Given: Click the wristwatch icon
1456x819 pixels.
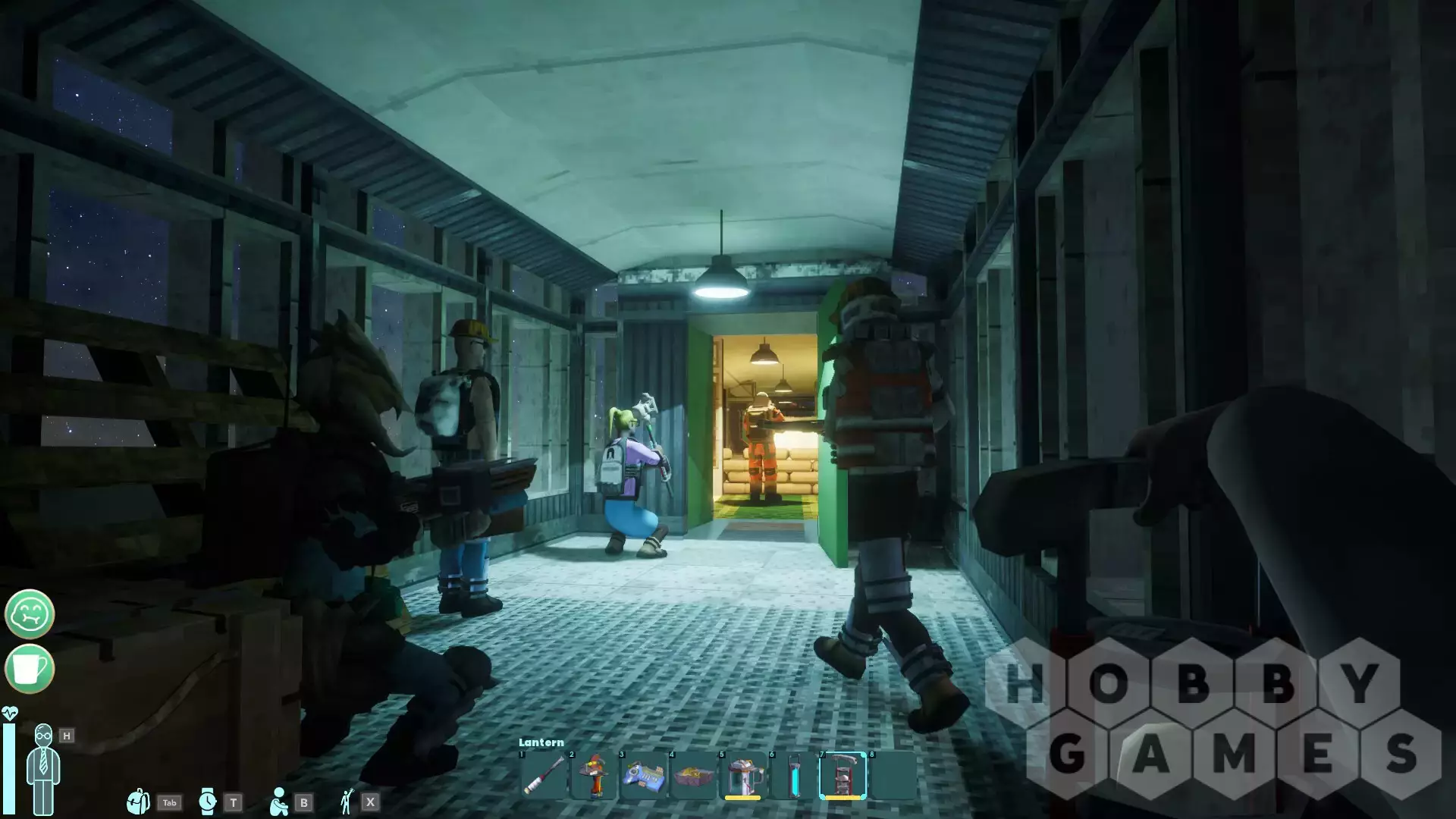Looking at the screenshot, I should pyautogui.click(x=207, y=802).
